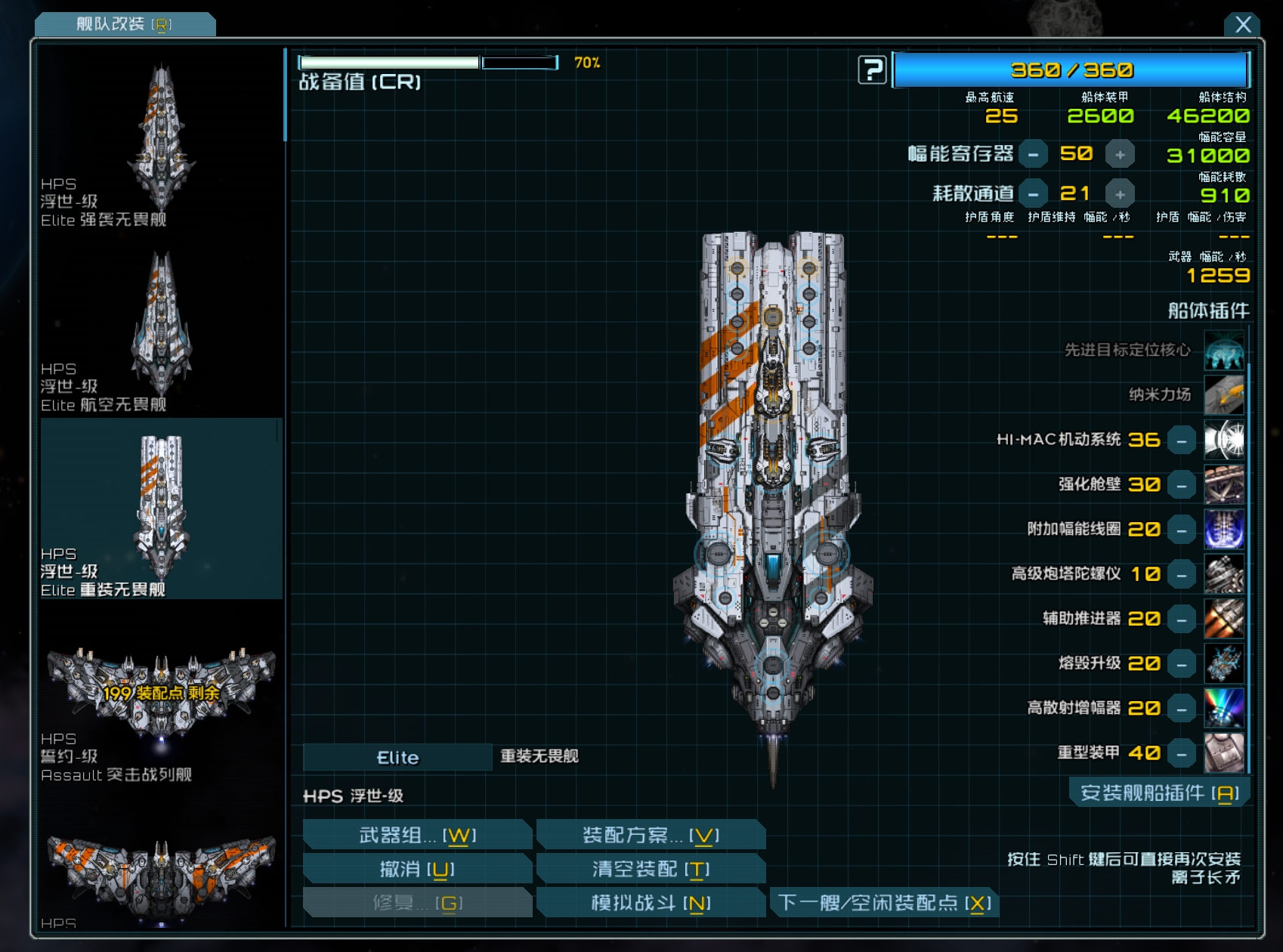Start a 模拟战斗 simulation battle

[651, 903]
